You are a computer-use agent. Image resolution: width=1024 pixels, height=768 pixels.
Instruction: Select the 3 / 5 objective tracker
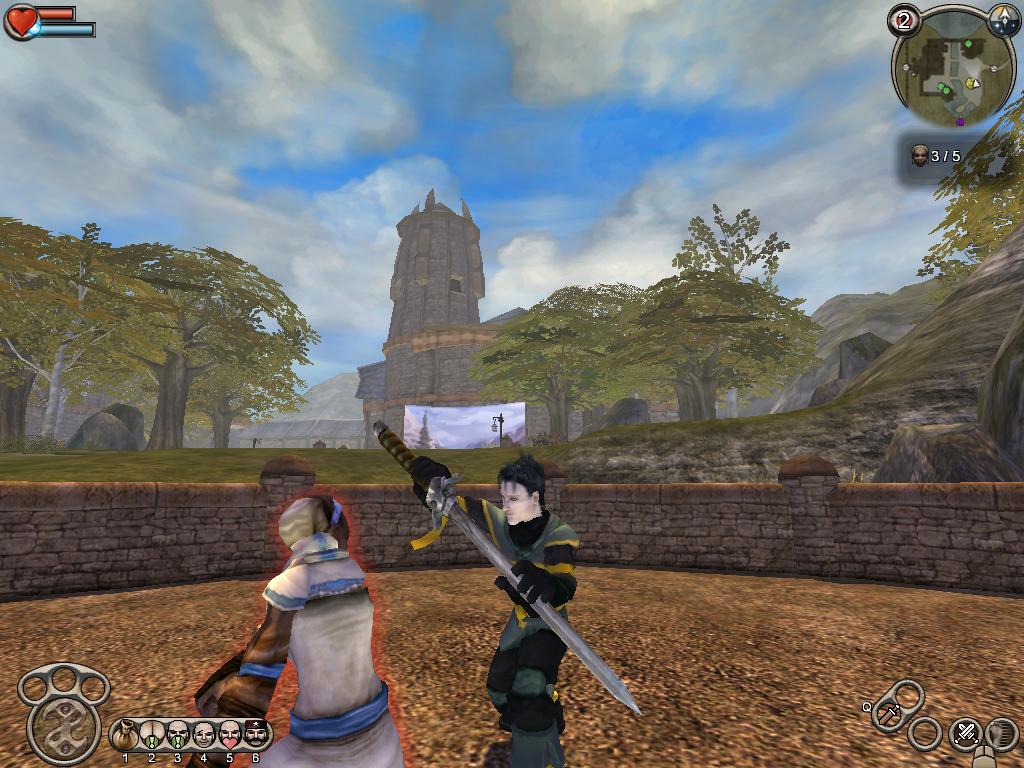tap(936, 156)
